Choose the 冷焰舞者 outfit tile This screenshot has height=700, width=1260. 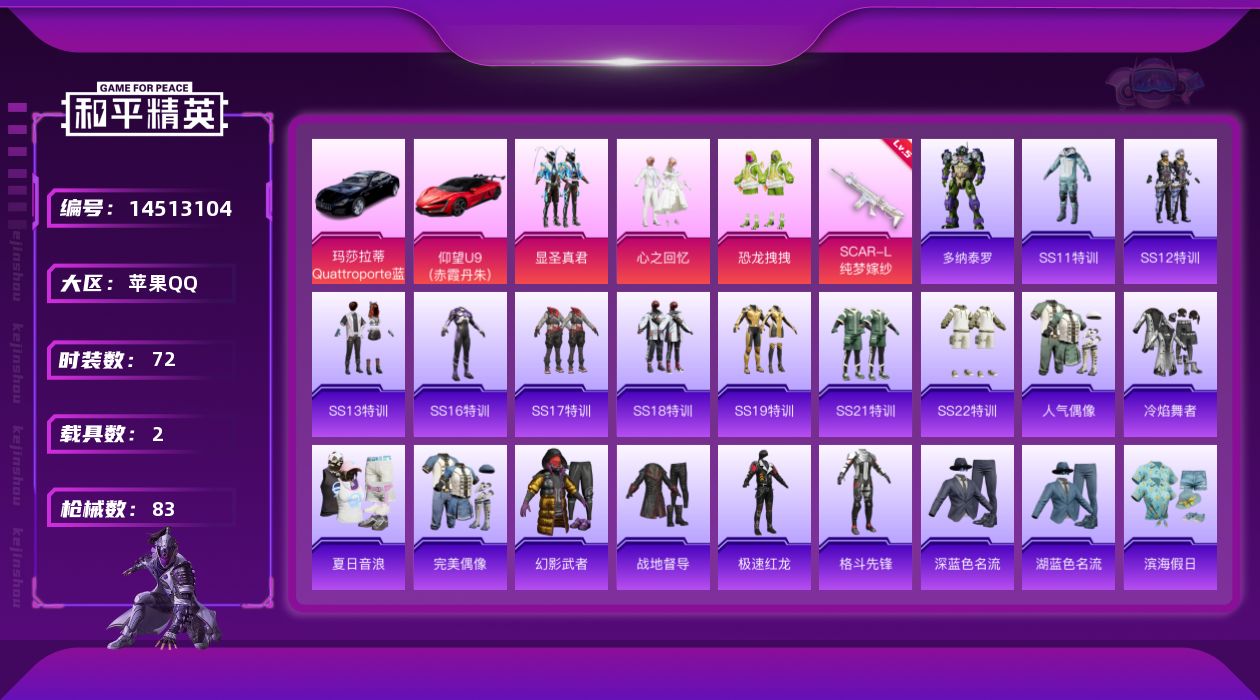pyautogui.click(x=1170, y=364)
